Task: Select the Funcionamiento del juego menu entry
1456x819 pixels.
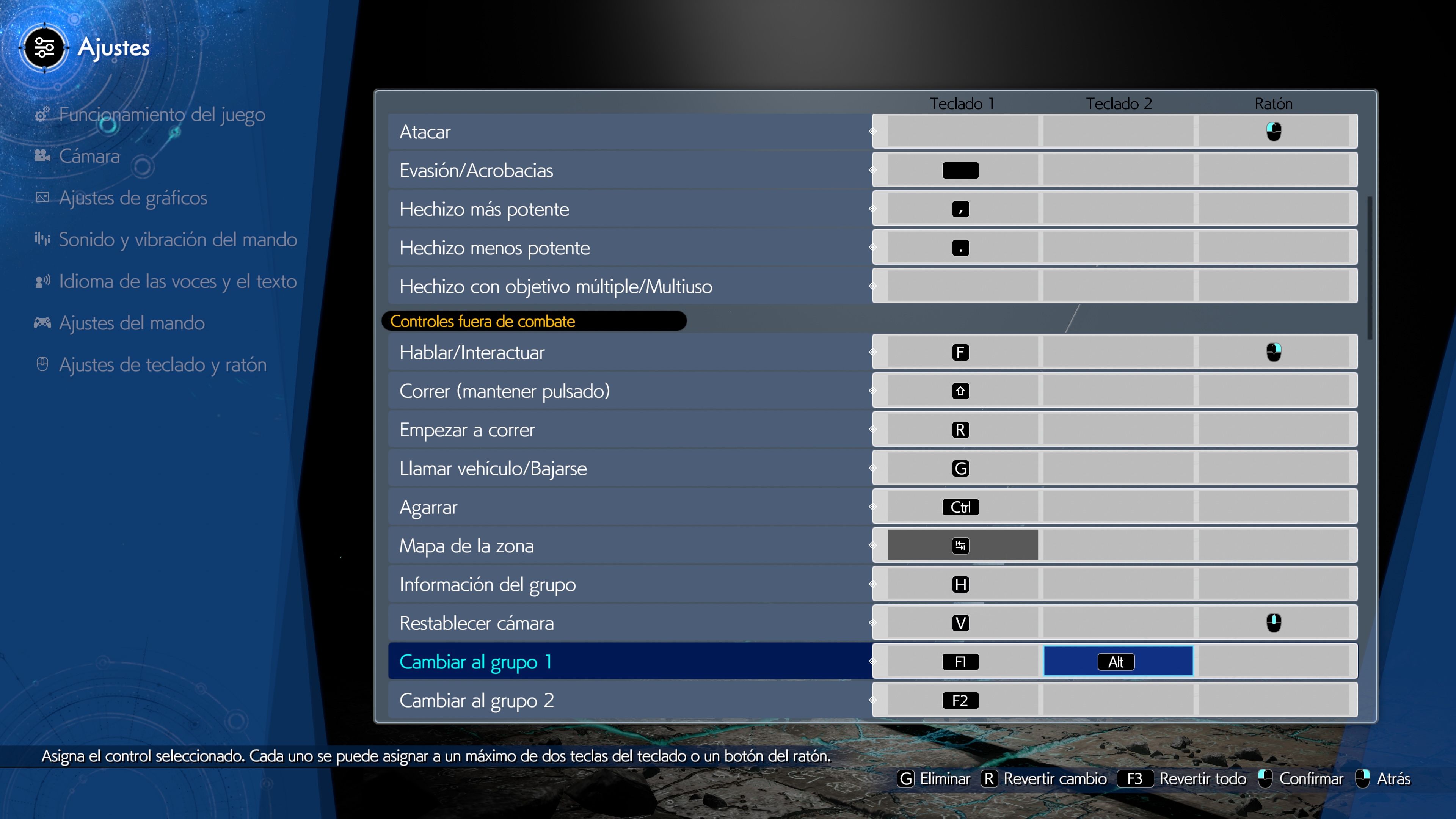Action: 162,115
